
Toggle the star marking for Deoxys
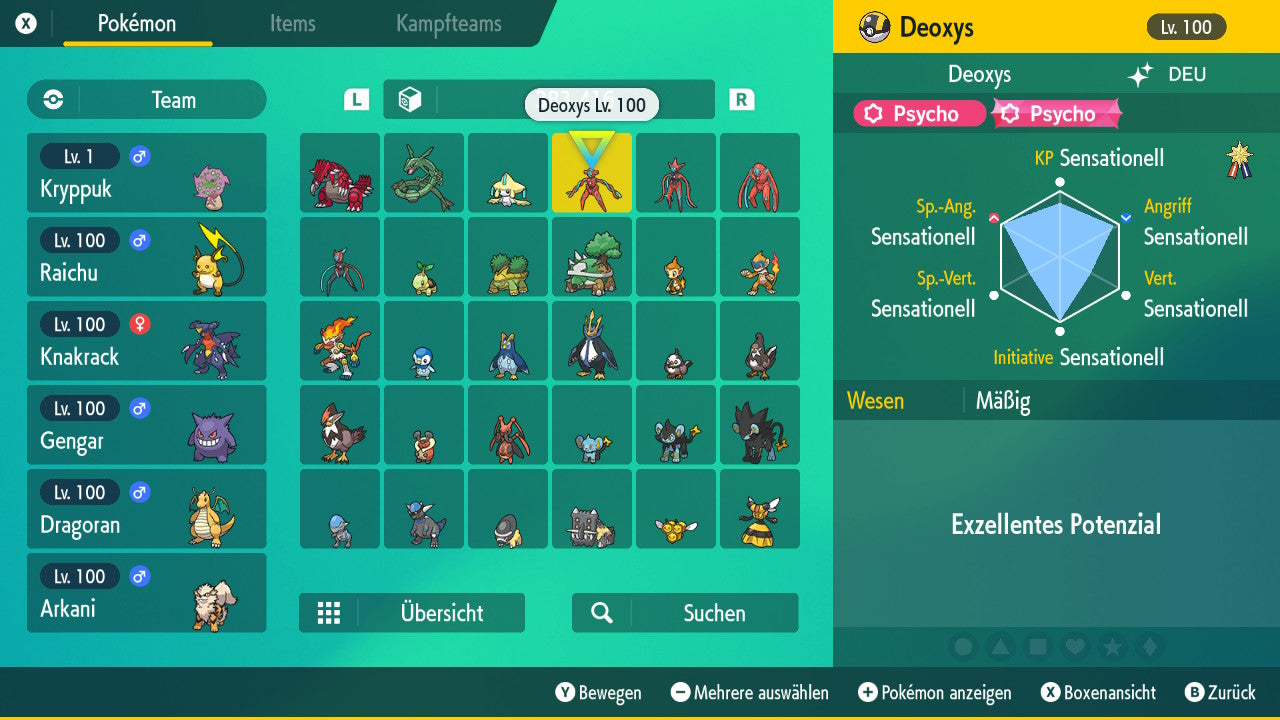click(x=1112, y=647)
